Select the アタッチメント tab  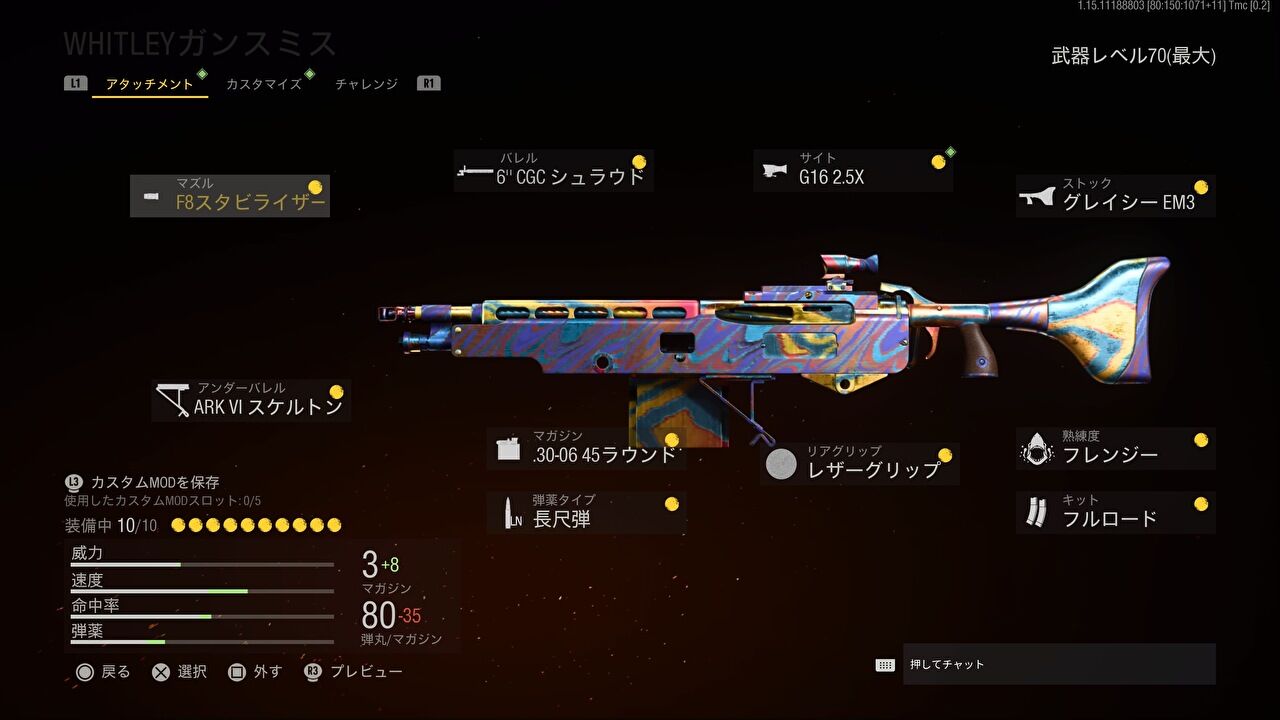148,84
